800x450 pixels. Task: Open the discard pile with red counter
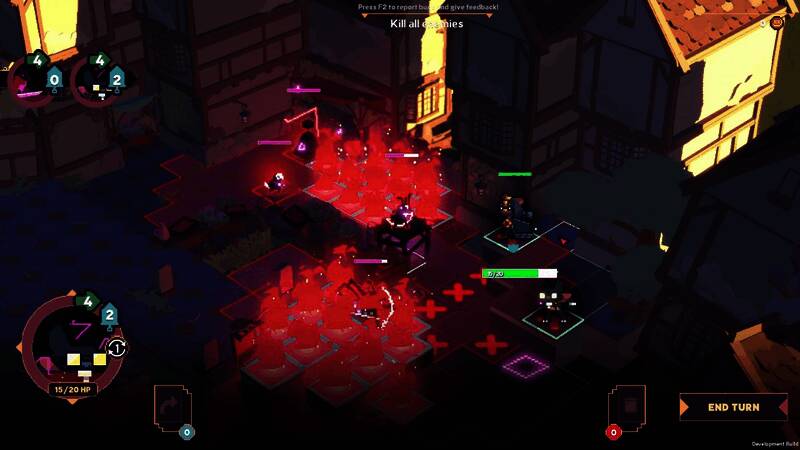pos(629,408)
